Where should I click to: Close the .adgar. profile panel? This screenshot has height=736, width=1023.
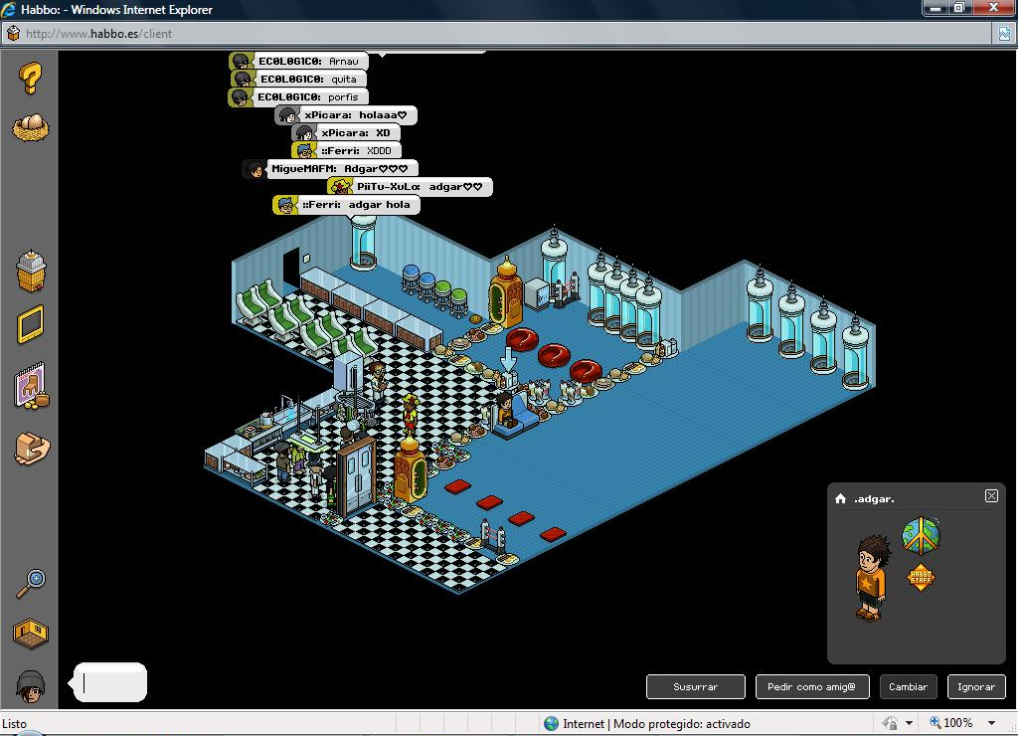pos(991,496)
